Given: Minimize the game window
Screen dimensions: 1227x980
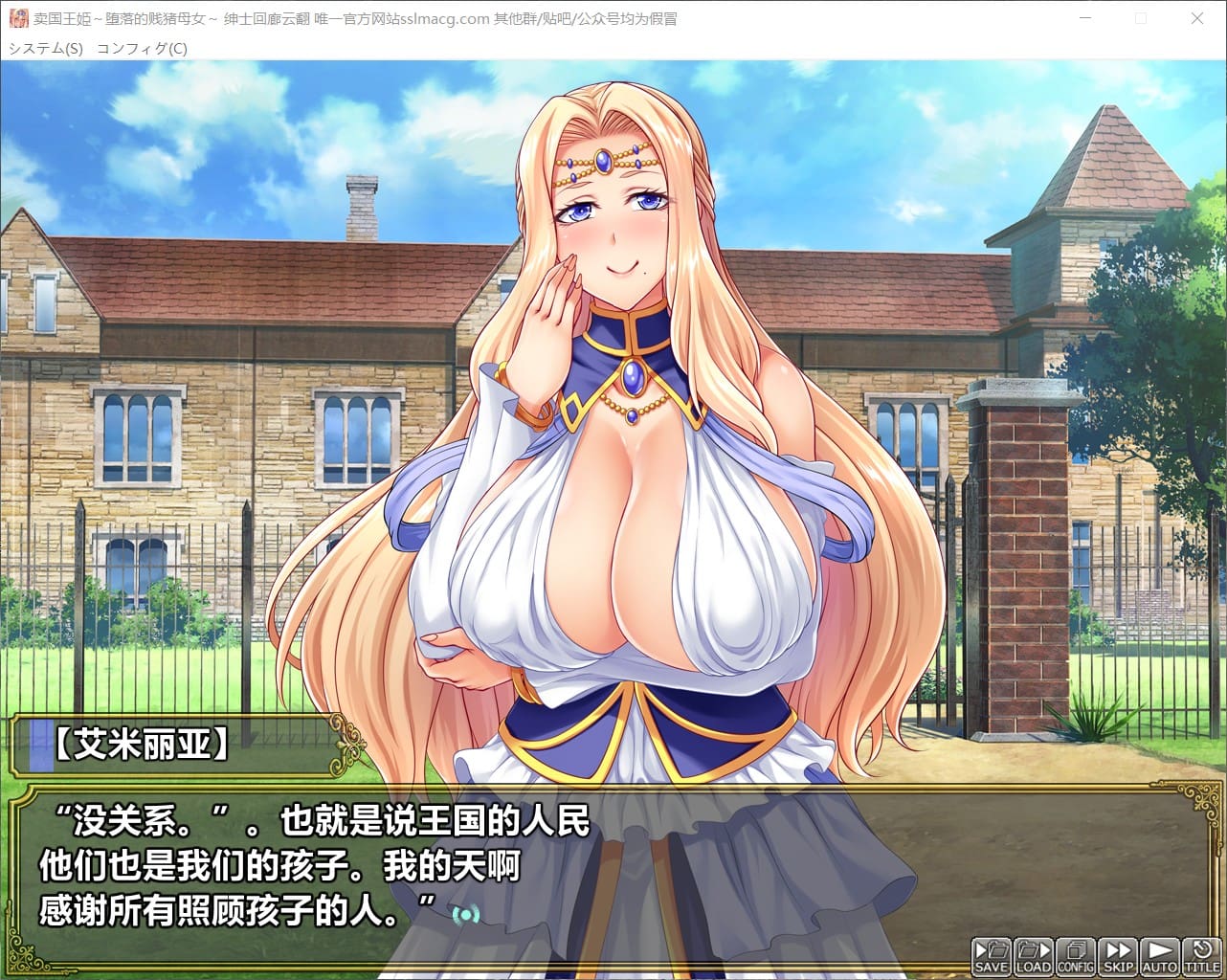Looking at the screenshot, I should click(x=1085, y=18).
